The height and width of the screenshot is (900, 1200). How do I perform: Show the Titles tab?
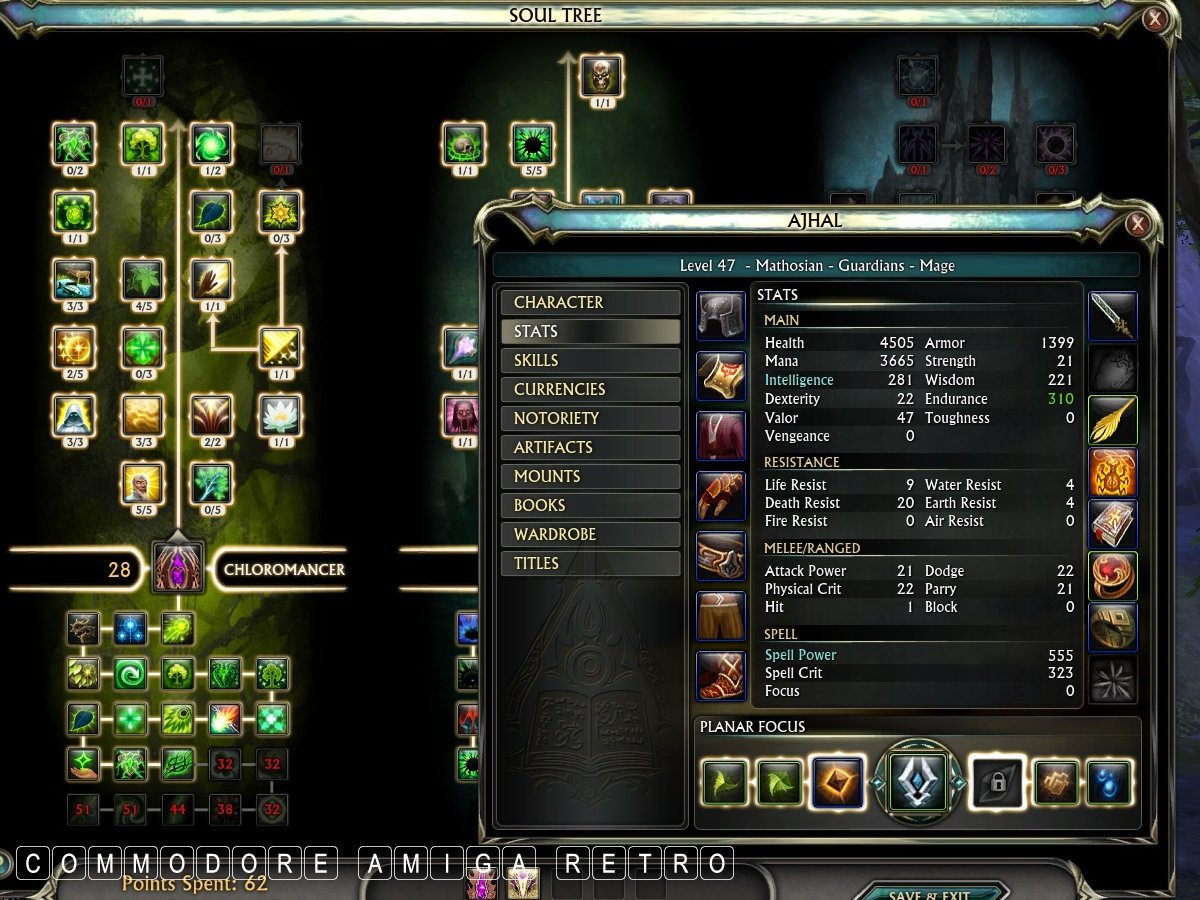coord(590,563)
